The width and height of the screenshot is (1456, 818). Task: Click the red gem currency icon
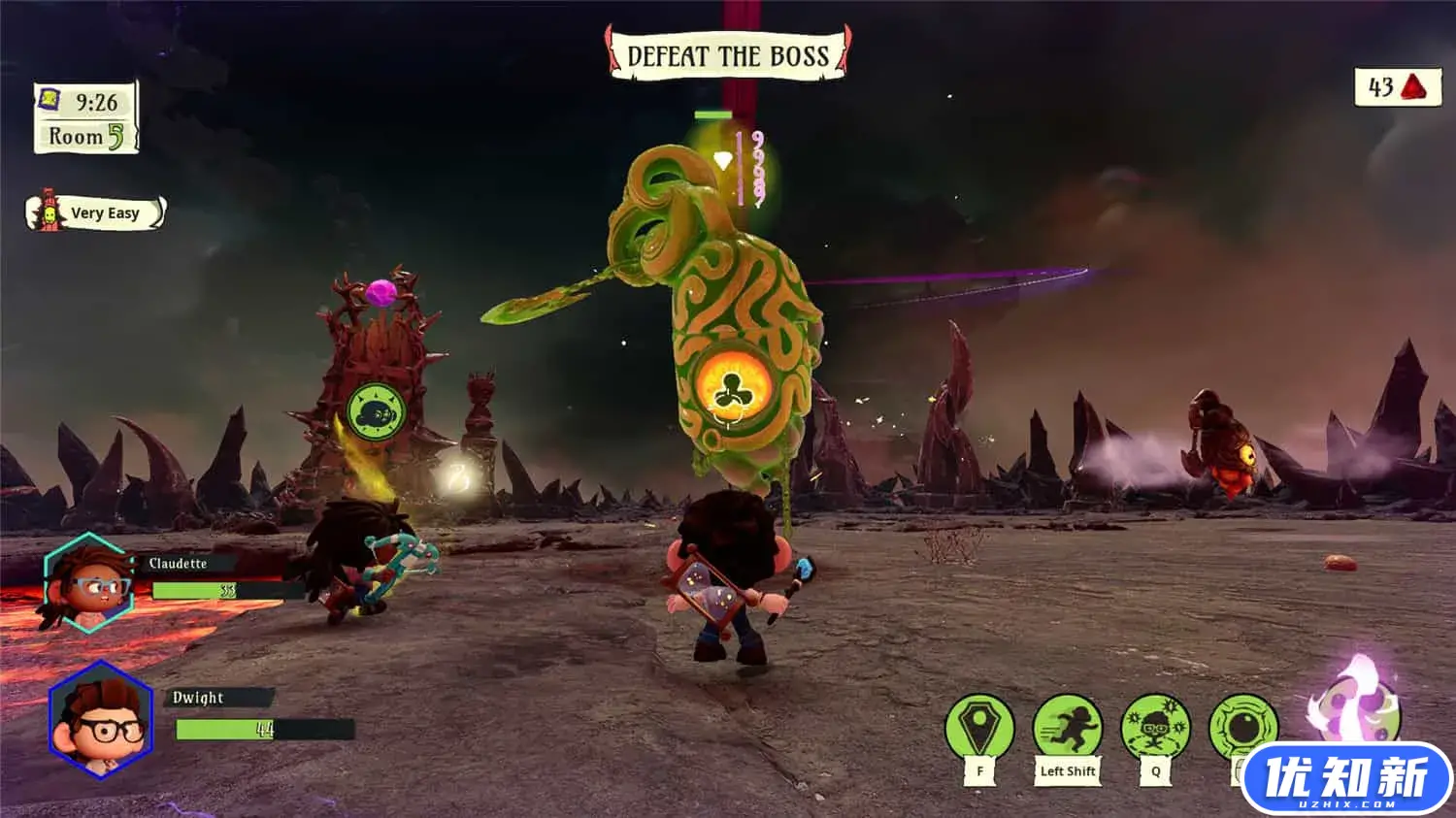[x=1415, y=87]
